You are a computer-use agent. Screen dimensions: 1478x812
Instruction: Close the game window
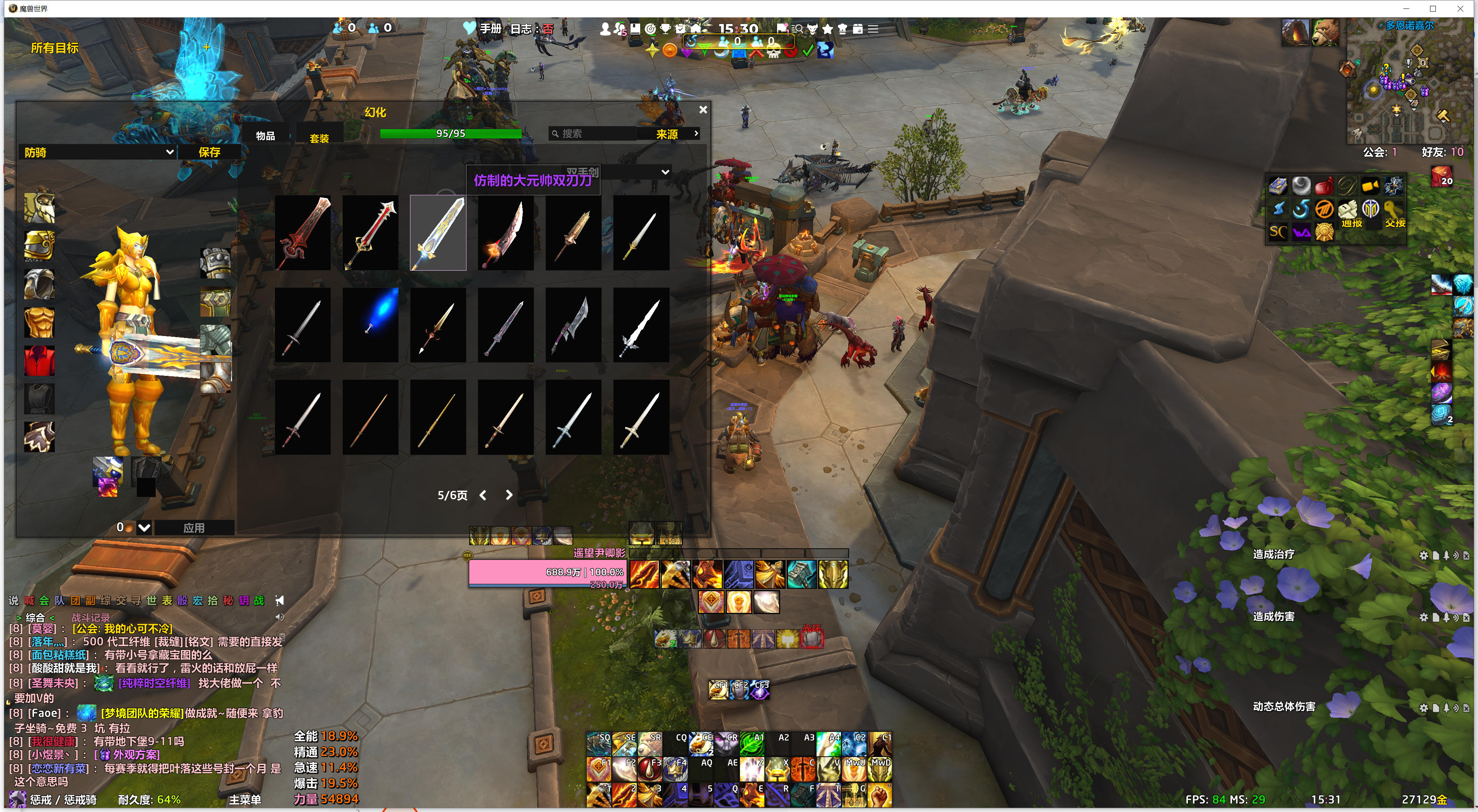click(x=1460, y=9)
